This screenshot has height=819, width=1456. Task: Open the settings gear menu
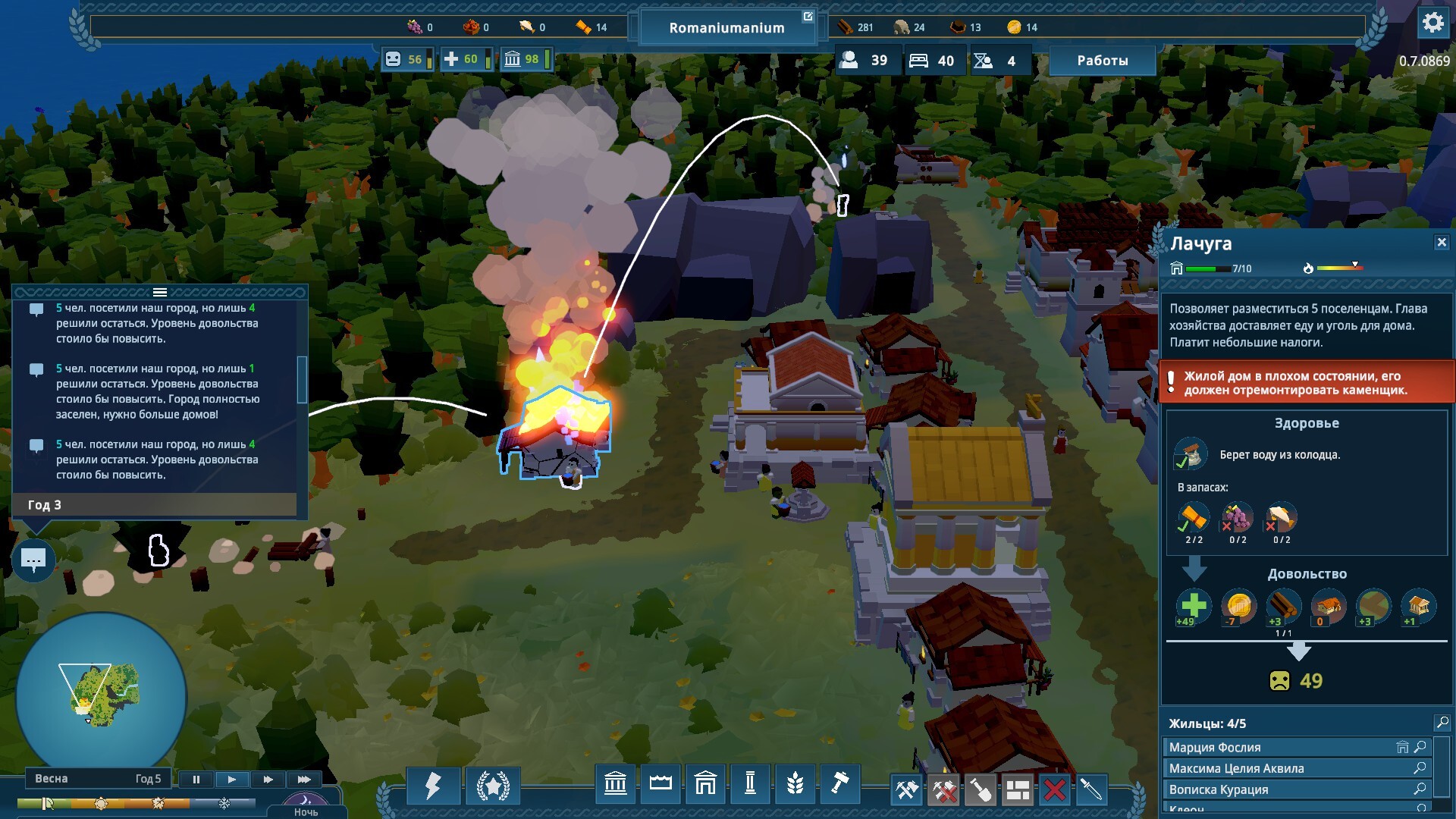(x=1432, y=23)
